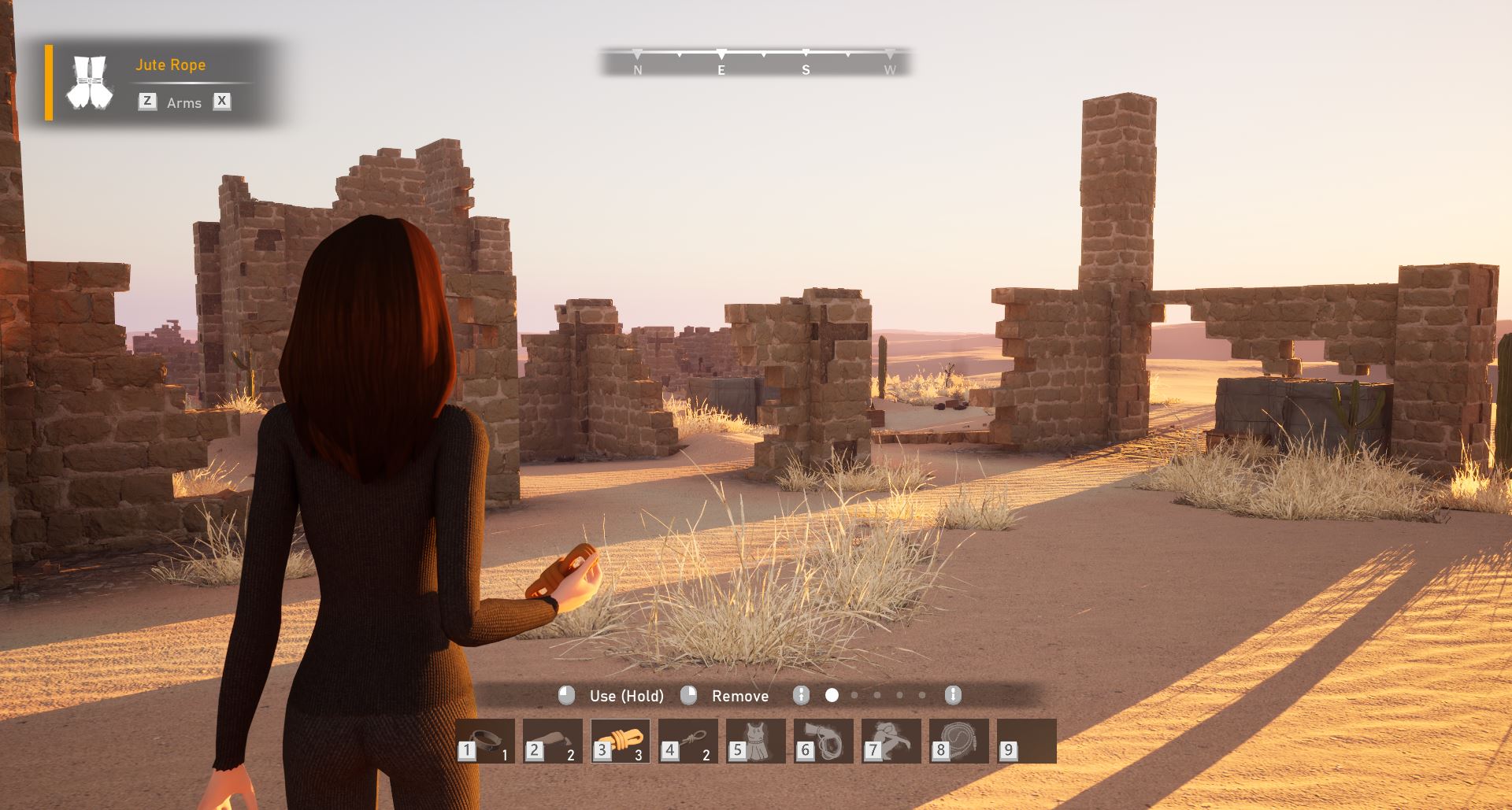This screenshot has width=1512, height=810.
Task: Pick the coiled whip in hotbar slot 8
Action: (959, 741)
